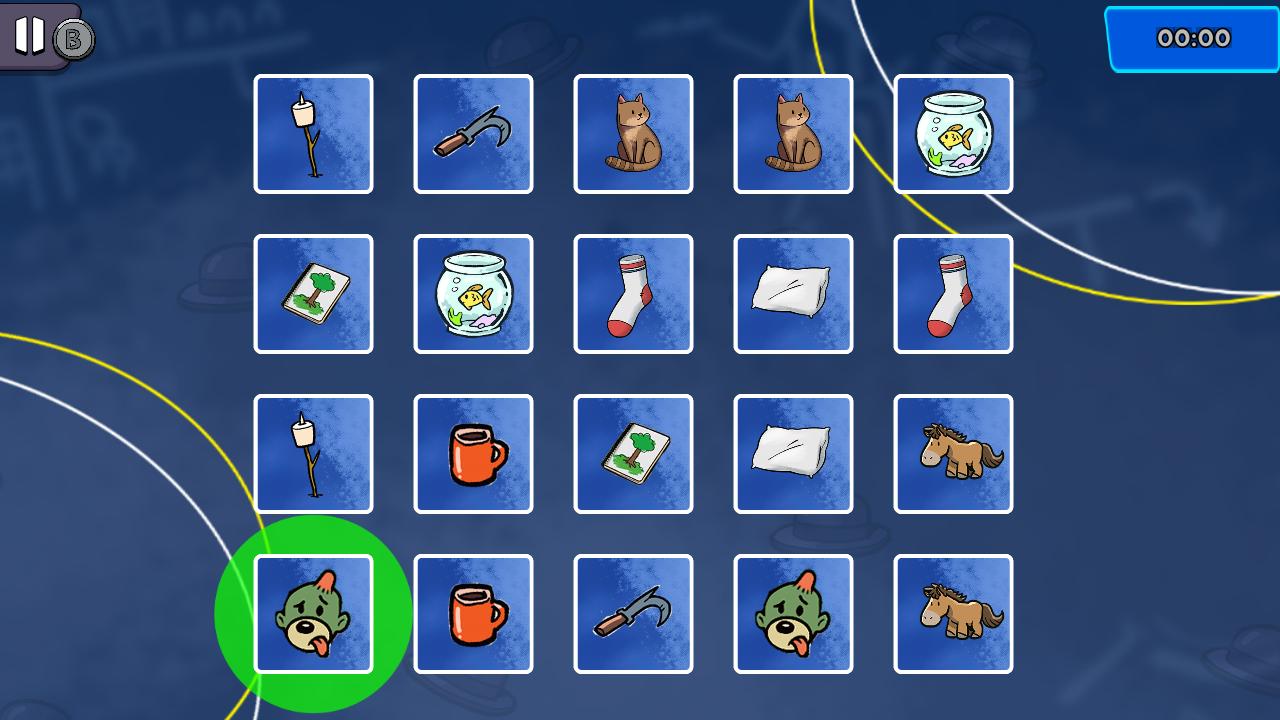Screen dimensions: 1280x720
Task: Select the green-highlighted zombie head card
Action: point(313,613)
